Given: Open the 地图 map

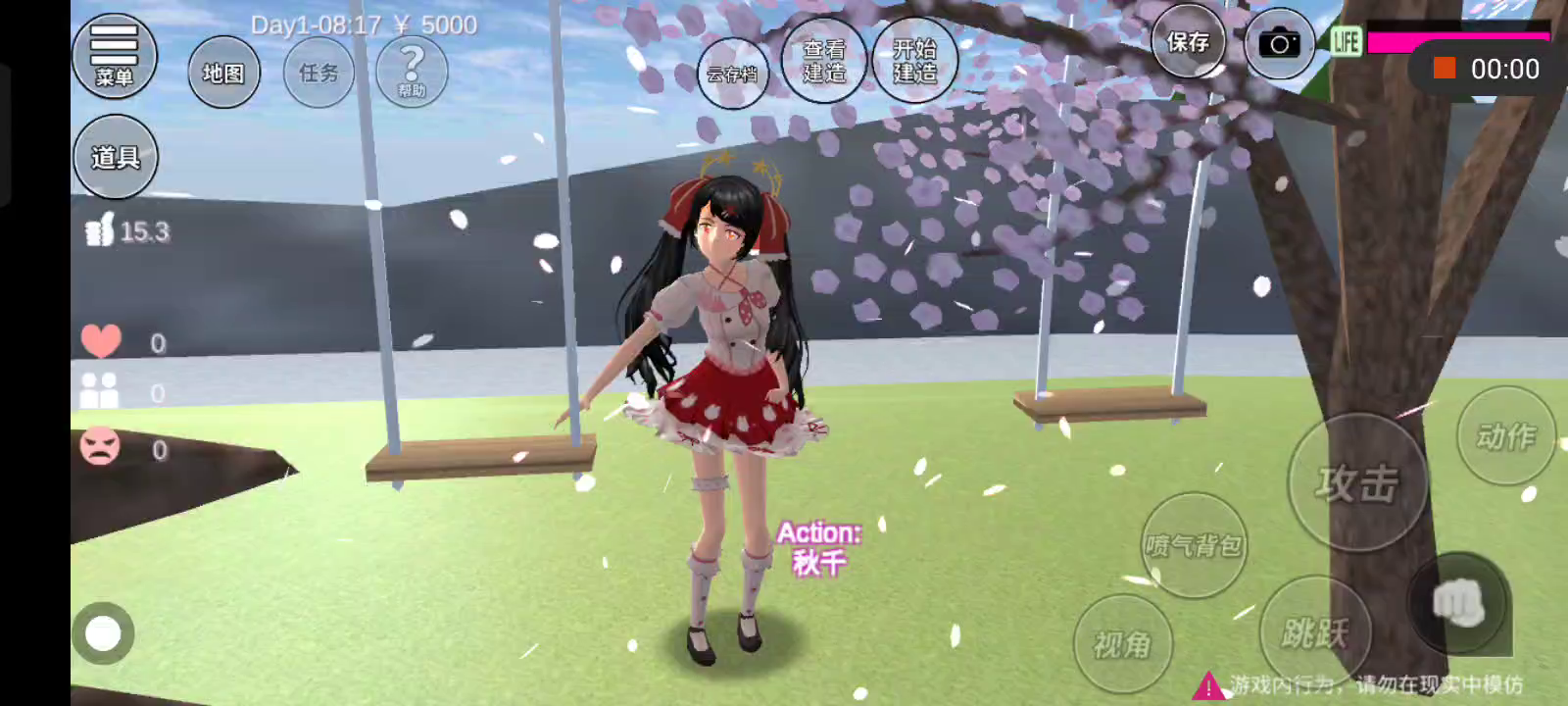Looking at the screenshot, I should click(223, 73).
